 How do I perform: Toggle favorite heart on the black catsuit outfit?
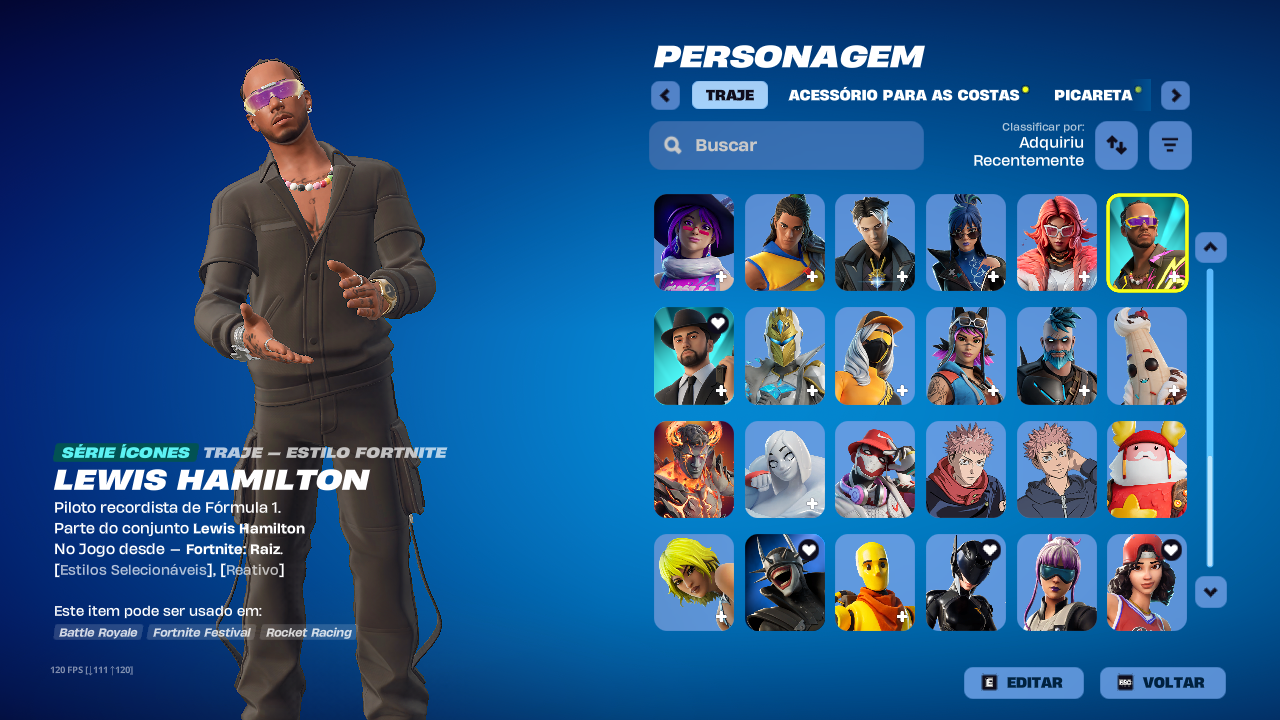(x=989, y=548)
